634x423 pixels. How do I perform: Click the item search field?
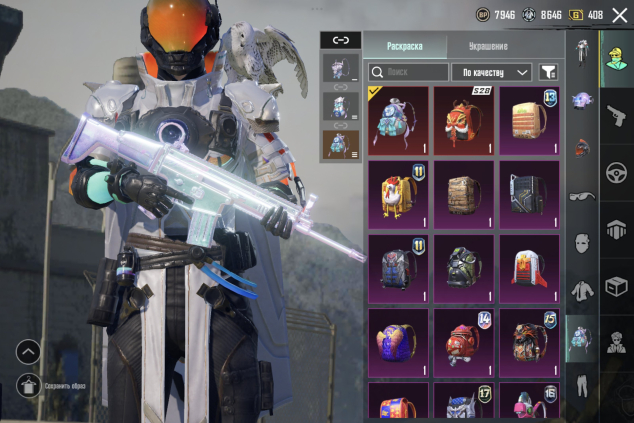408,72
